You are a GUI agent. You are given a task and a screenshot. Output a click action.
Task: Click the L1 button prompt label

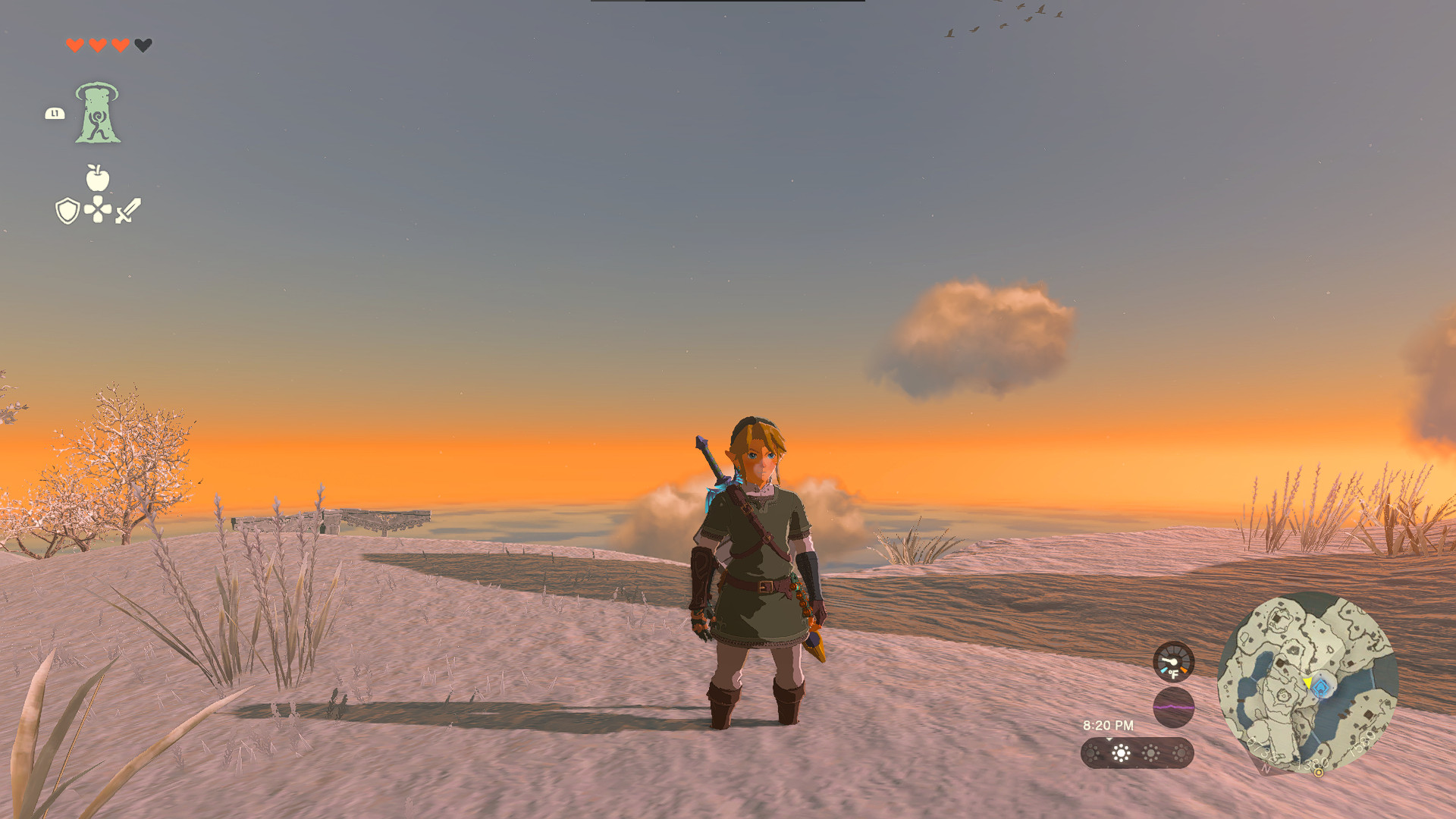(55, 114)
